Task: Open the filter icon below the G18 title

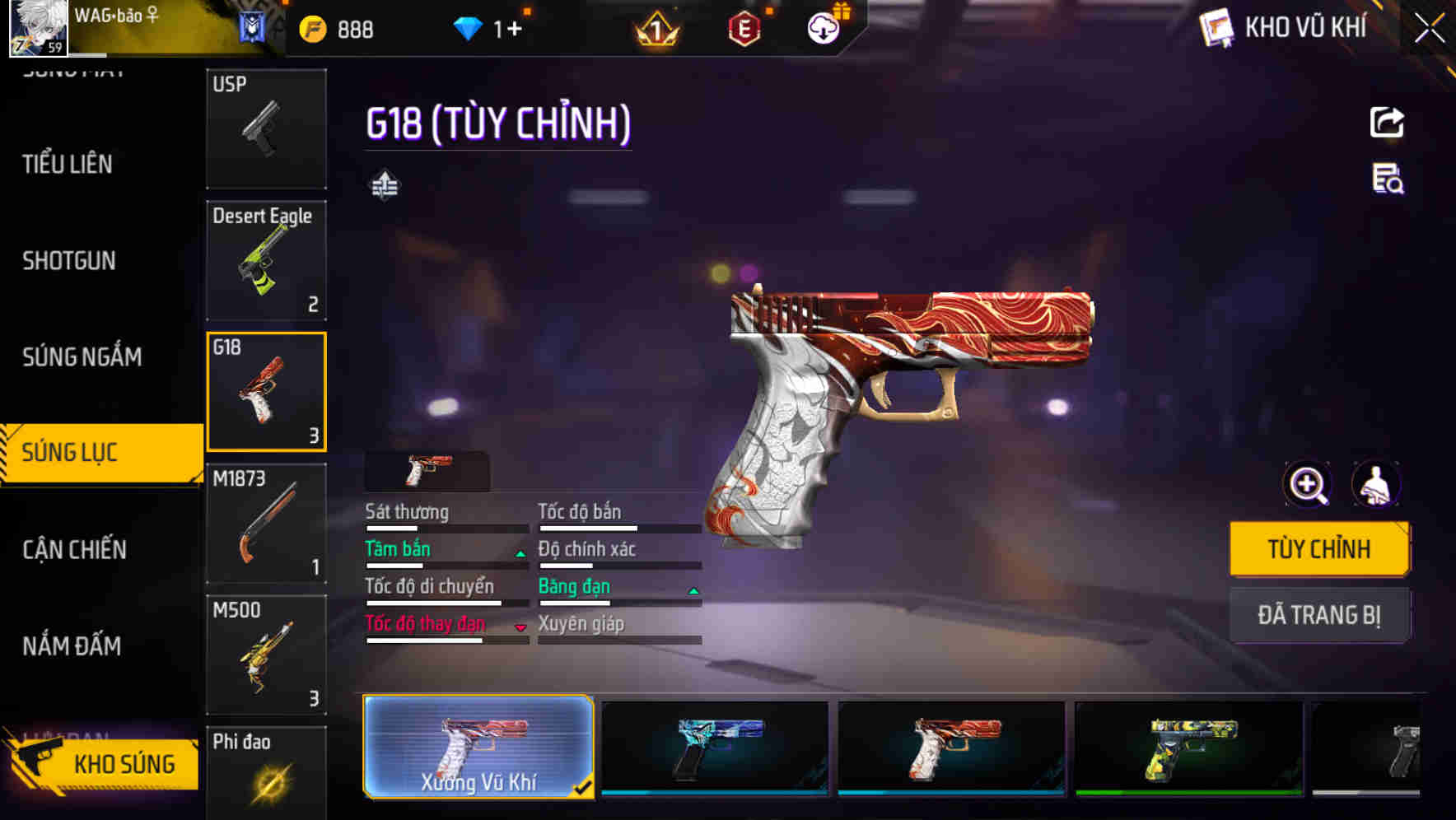Action: [384, 185]
